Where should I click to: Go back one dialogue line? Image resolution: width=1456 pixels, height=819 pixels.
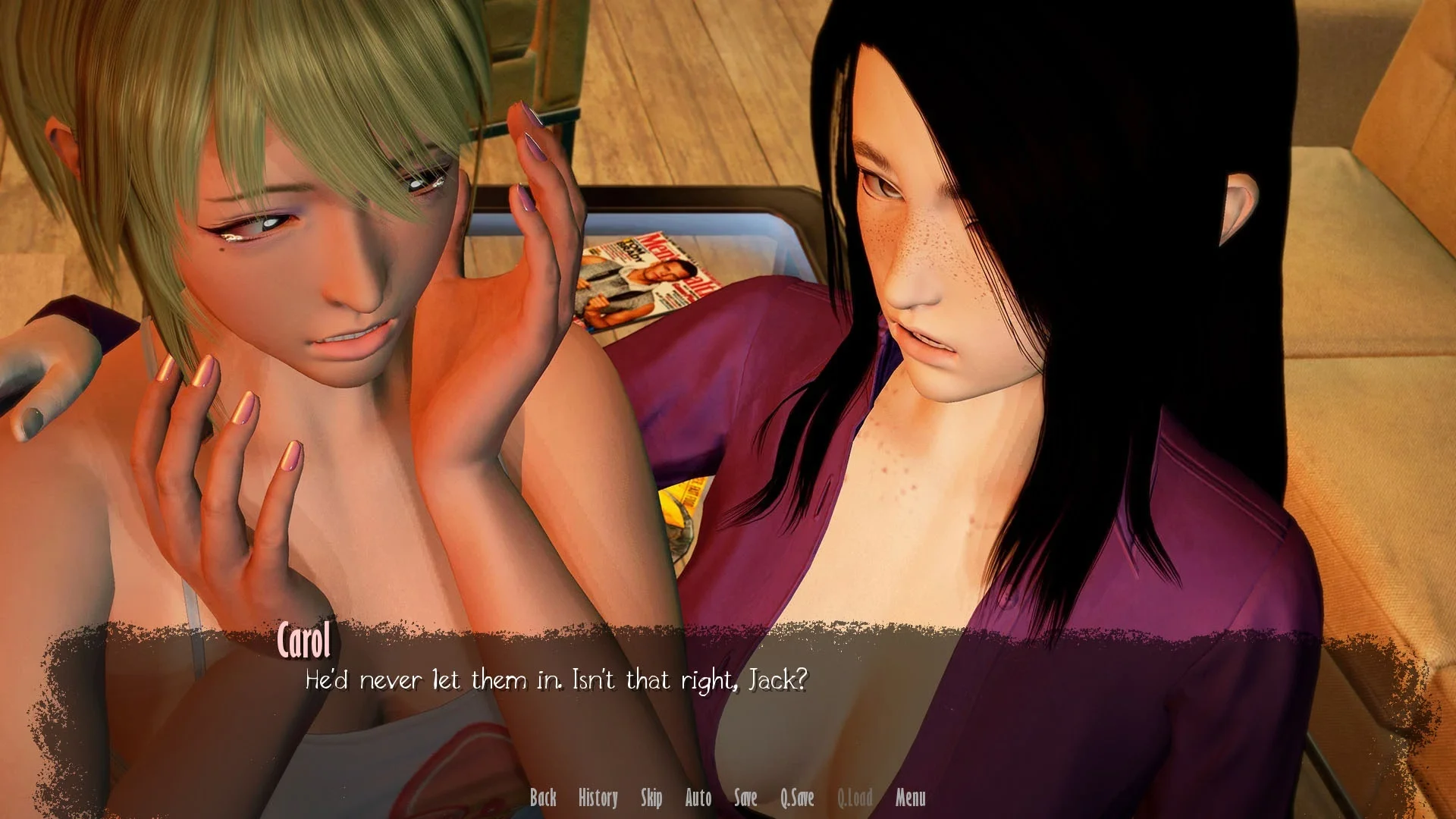pyautogui.click(x=543, y=797)
